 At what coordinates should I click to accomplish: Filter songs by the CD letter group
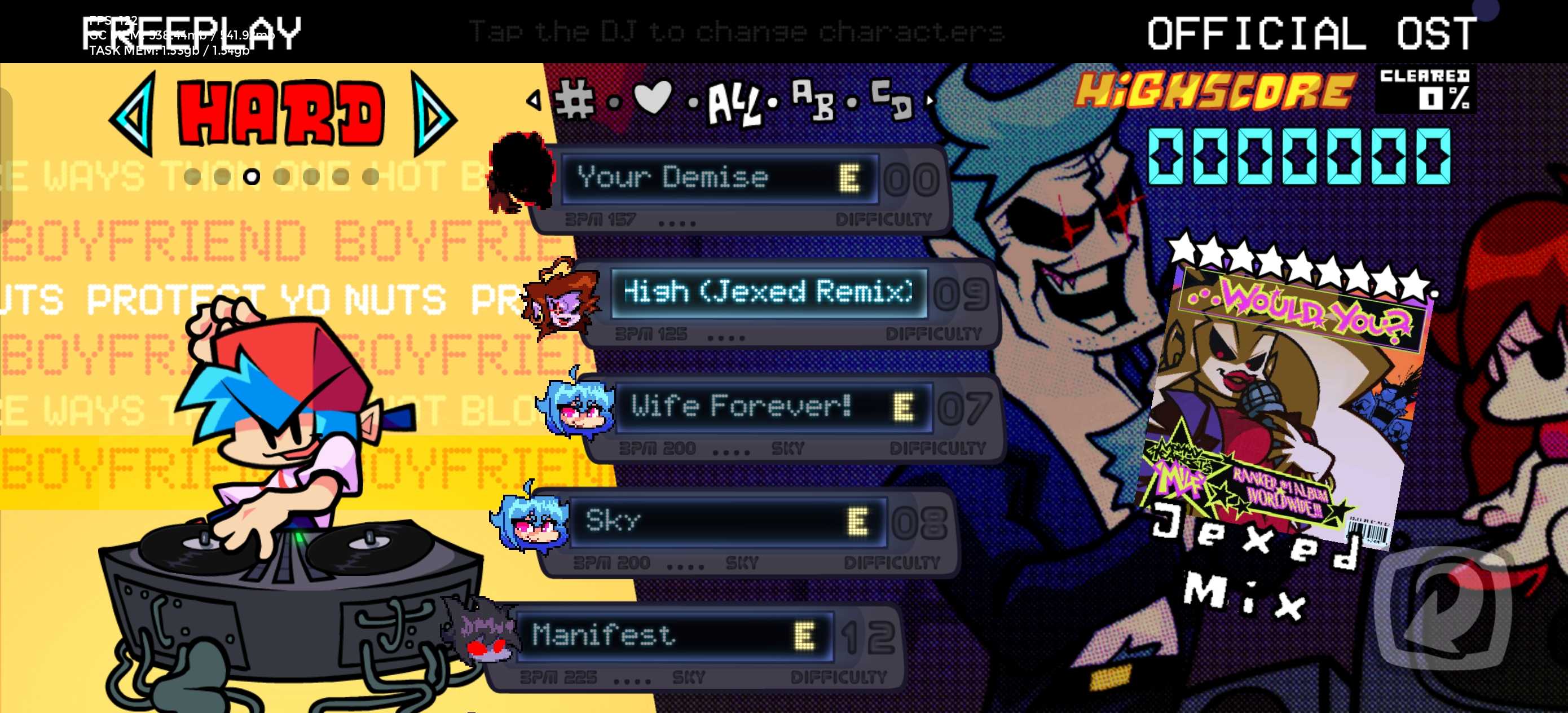892,99
